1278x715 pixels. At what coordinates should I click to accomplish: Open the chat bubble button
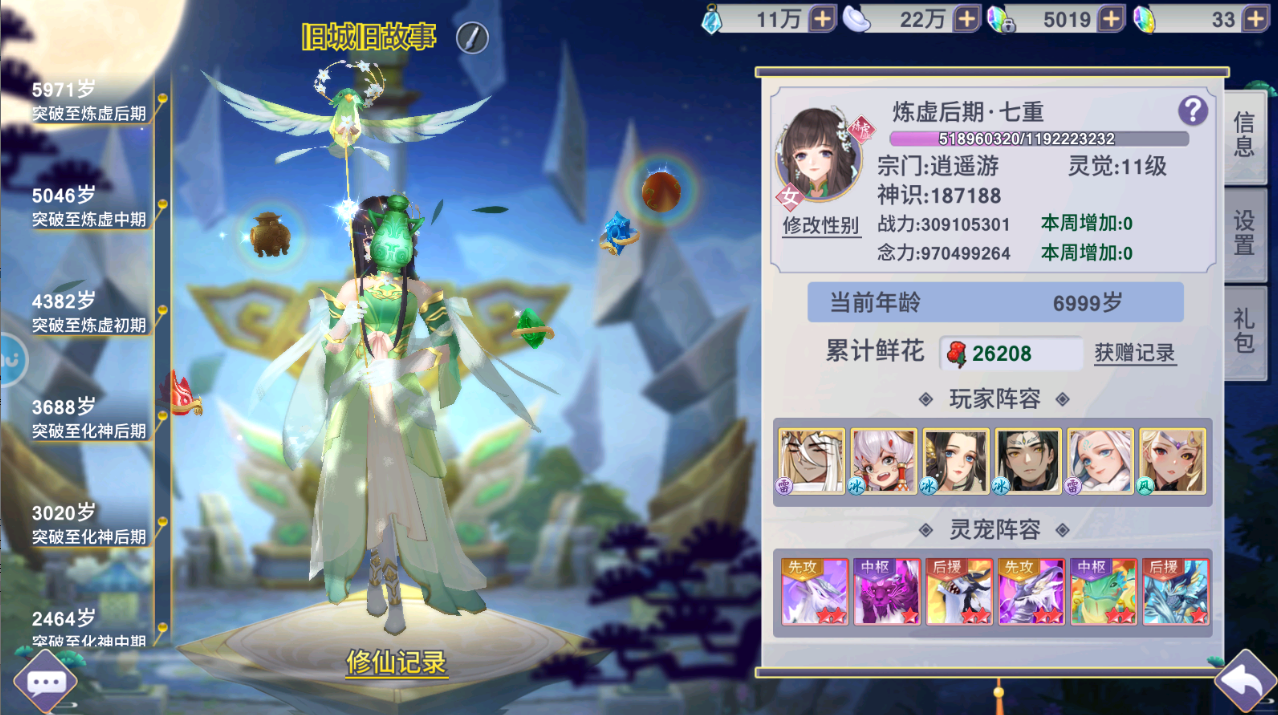click(x=45, y=683)
